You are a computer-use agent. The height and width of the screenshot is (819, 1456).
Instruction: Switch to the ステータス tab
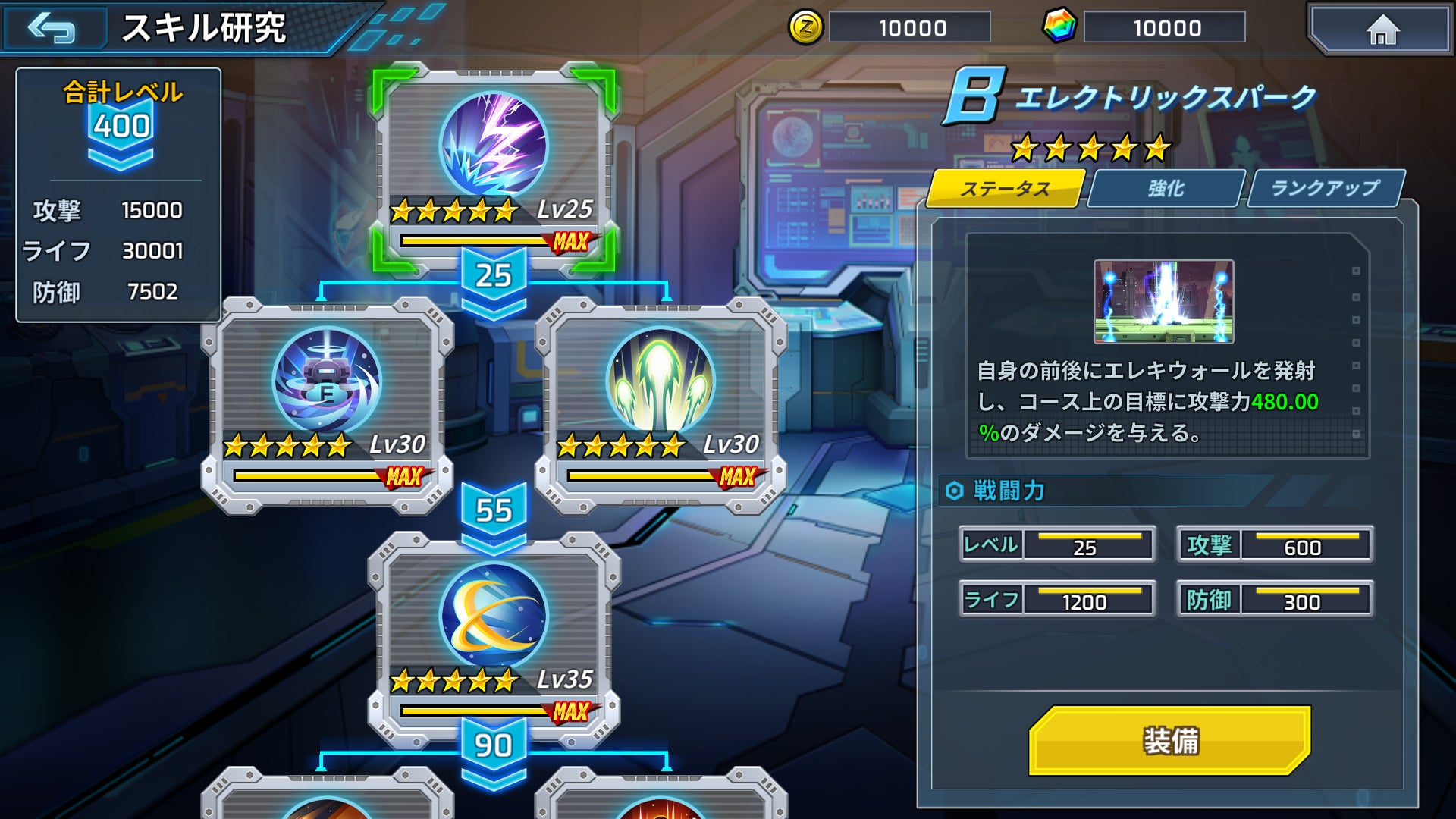coord(1006,189)
